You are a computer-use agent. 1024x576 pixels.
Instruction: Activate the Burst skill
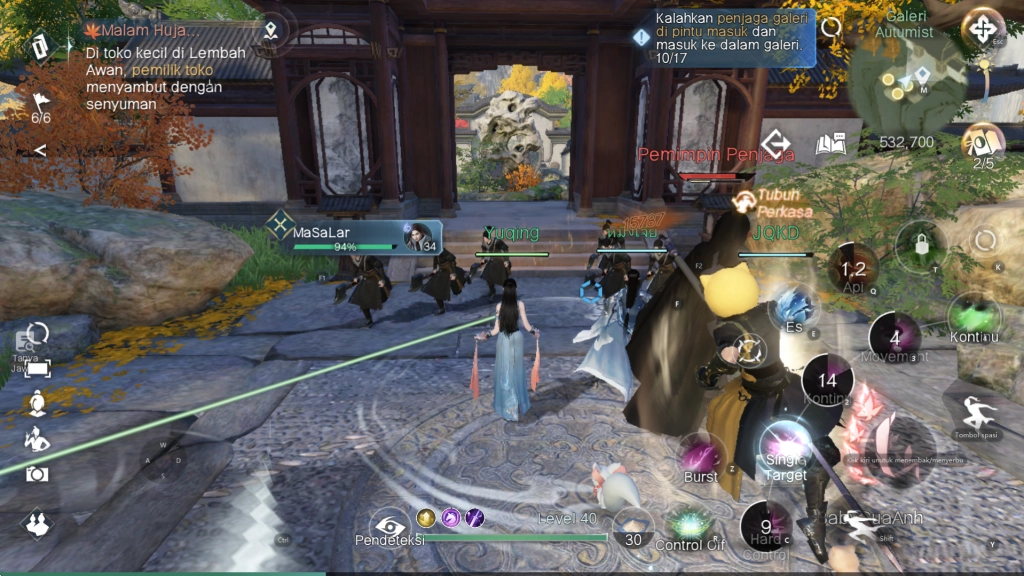point(701,456)
